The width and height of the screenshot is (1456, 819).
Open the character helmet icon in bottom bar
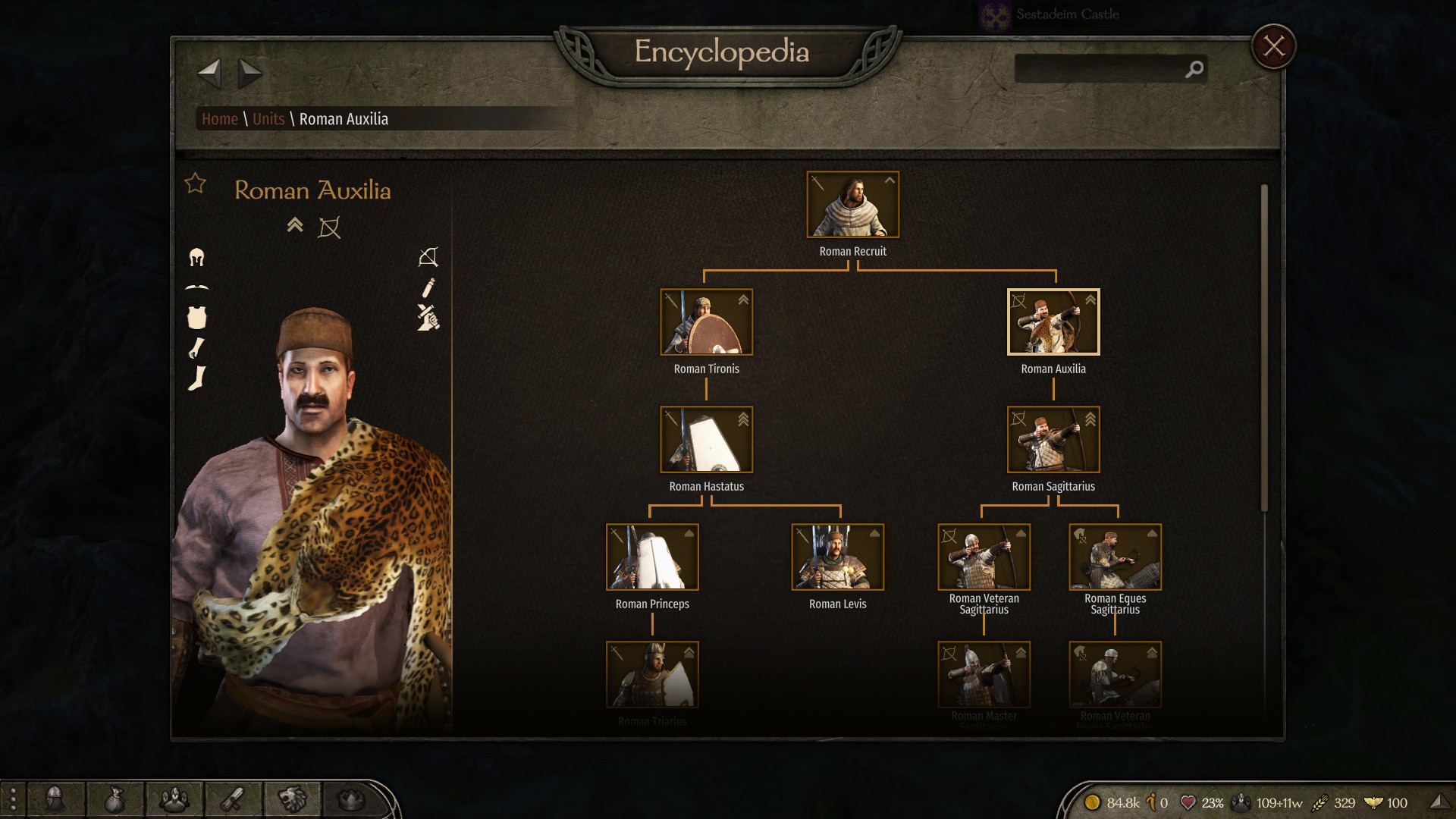click(x=55, y=799)
